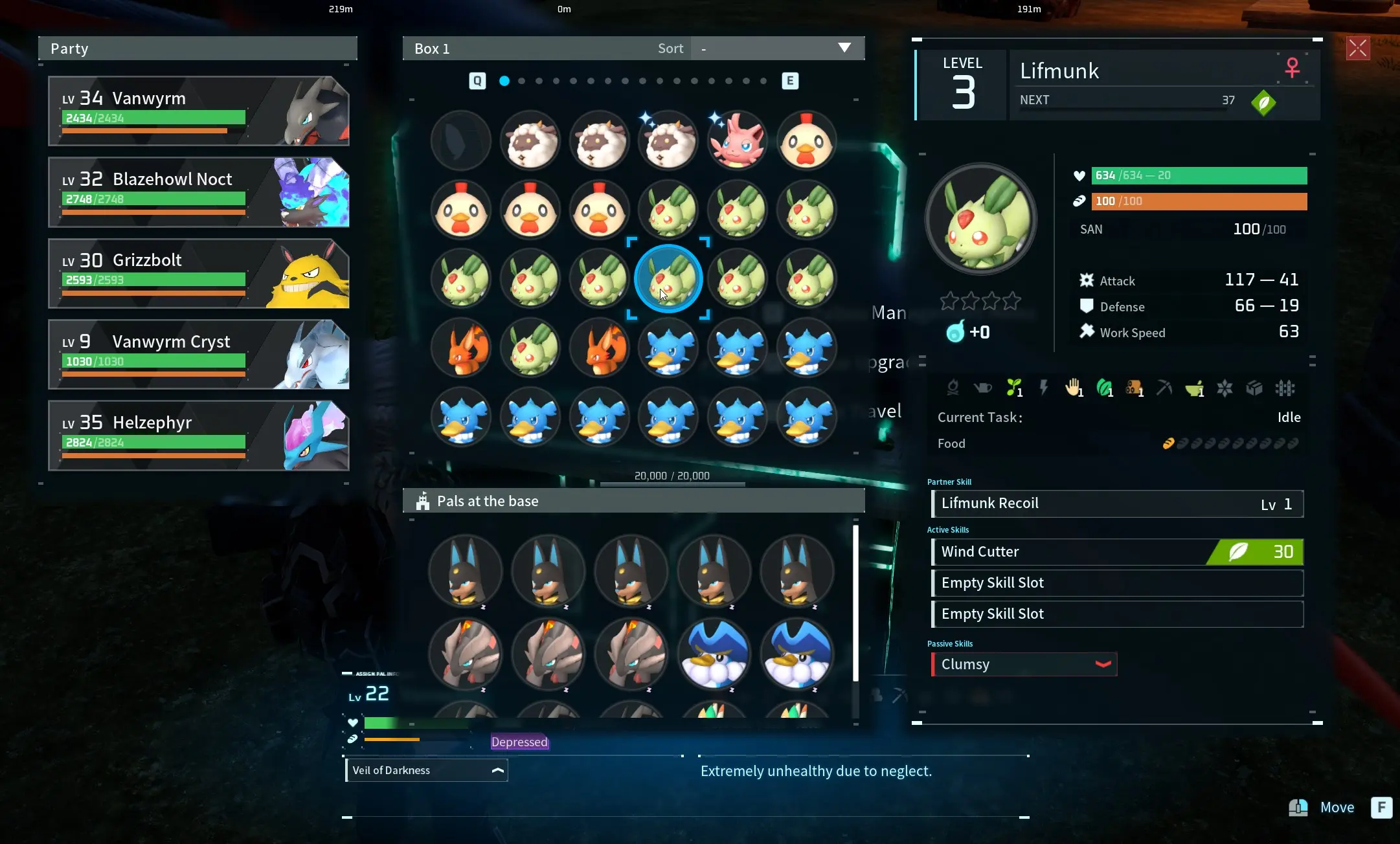The image size is (1400, 844).
Task: Close the Palbox with the X button
Action: (x=1357, y=48)
